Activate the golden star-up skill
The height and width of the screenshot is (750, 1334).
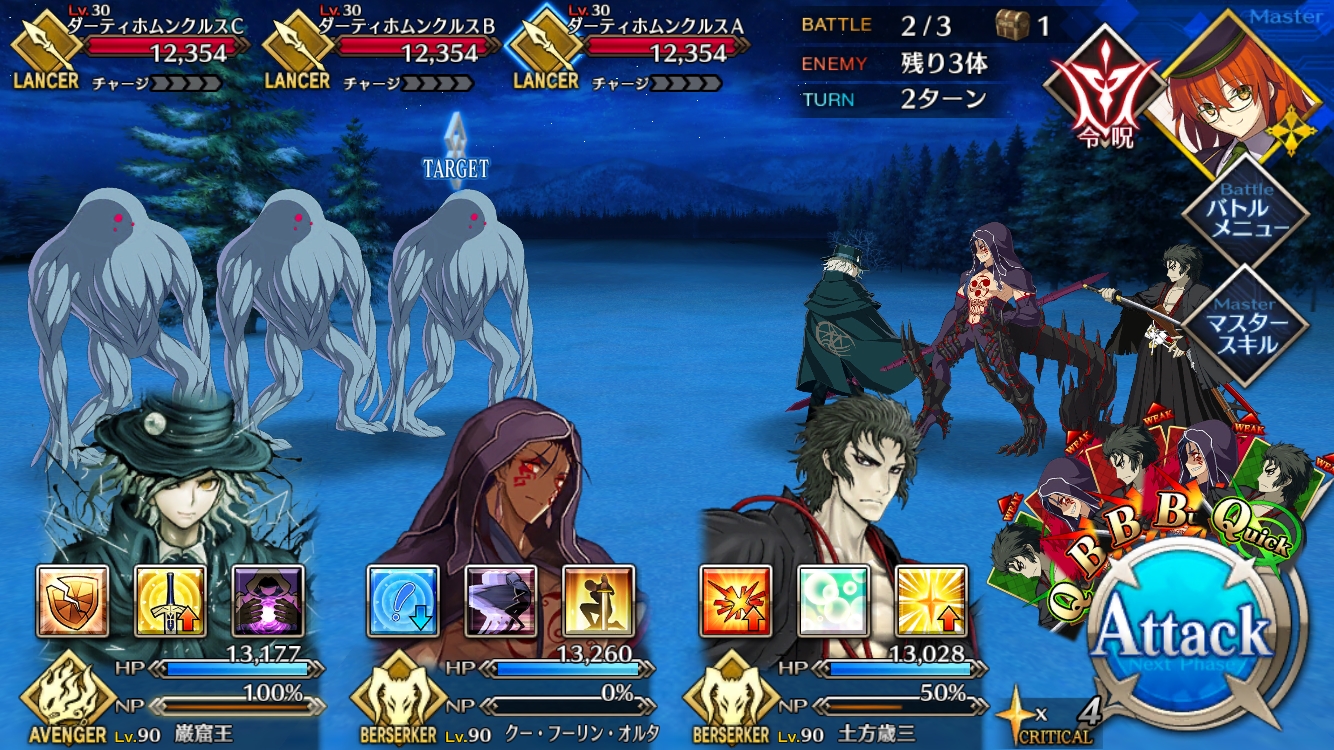tap(930, 601)
